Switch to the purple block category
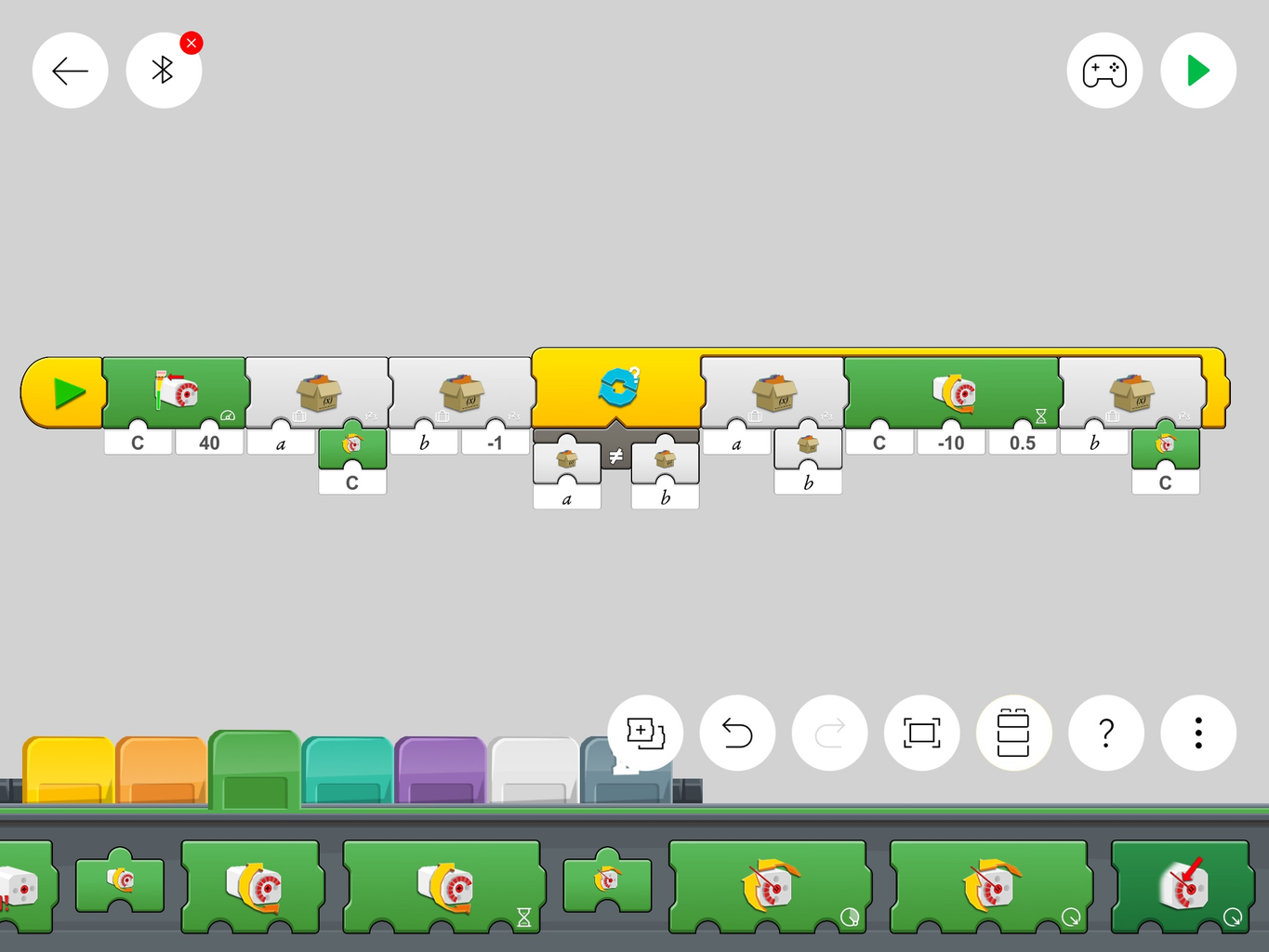The width and height of the screenshot is (1269, 952). 440,767
